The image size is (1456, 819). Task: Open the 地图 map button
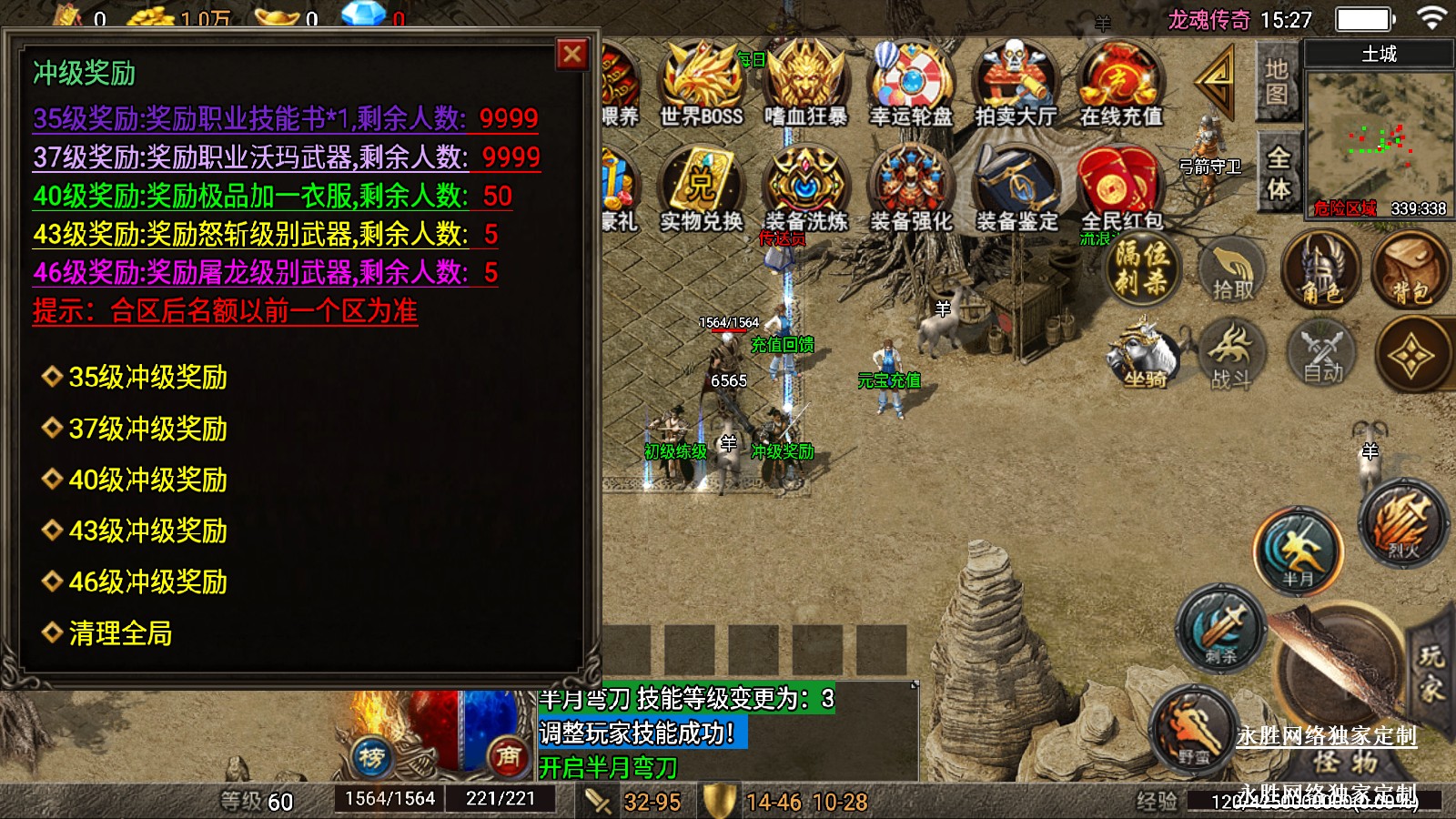[x=1276, y=82]
